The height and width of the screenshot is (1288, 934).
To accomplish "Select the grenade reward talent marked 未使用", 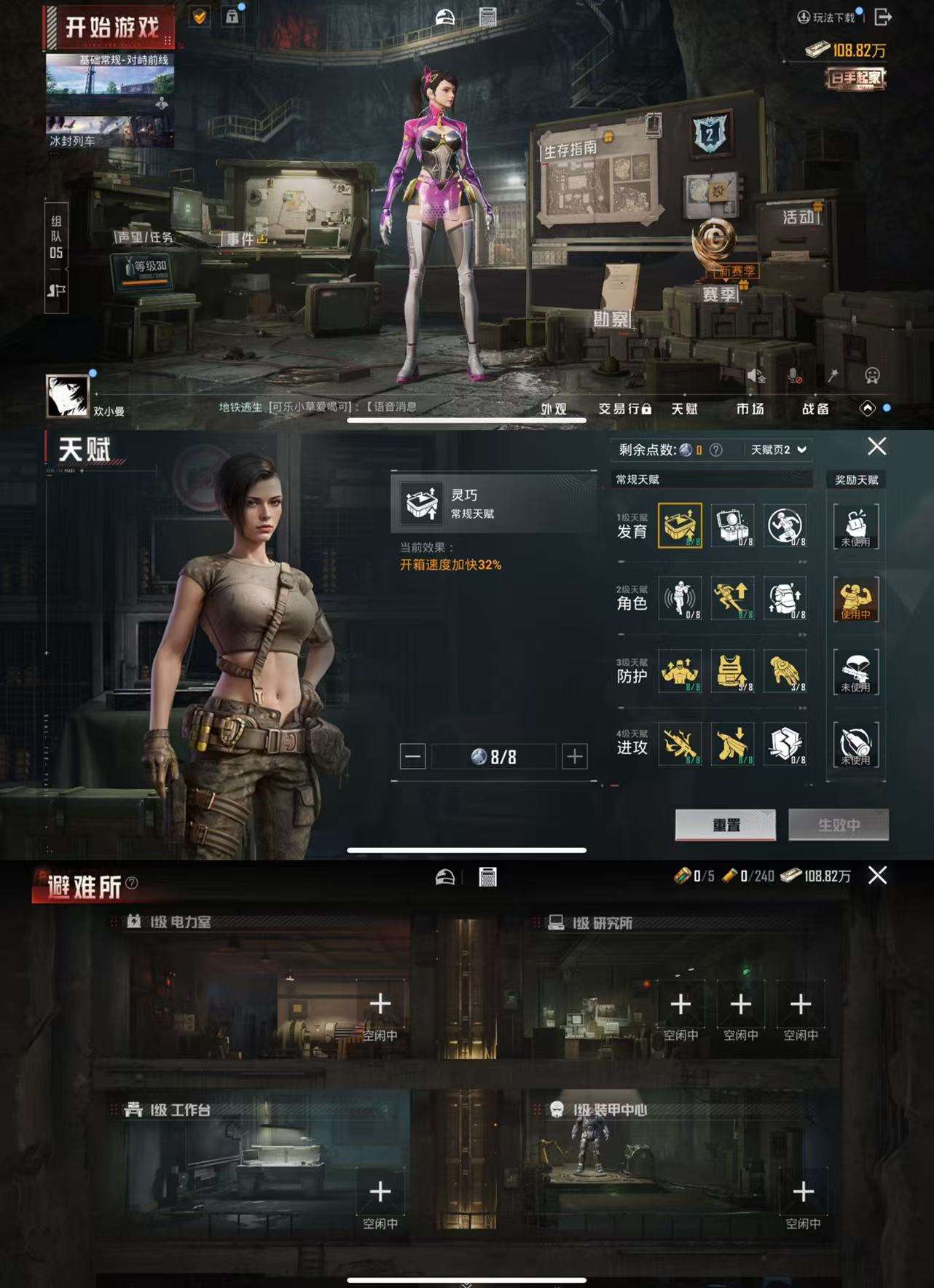I will [x=856, y=747].
